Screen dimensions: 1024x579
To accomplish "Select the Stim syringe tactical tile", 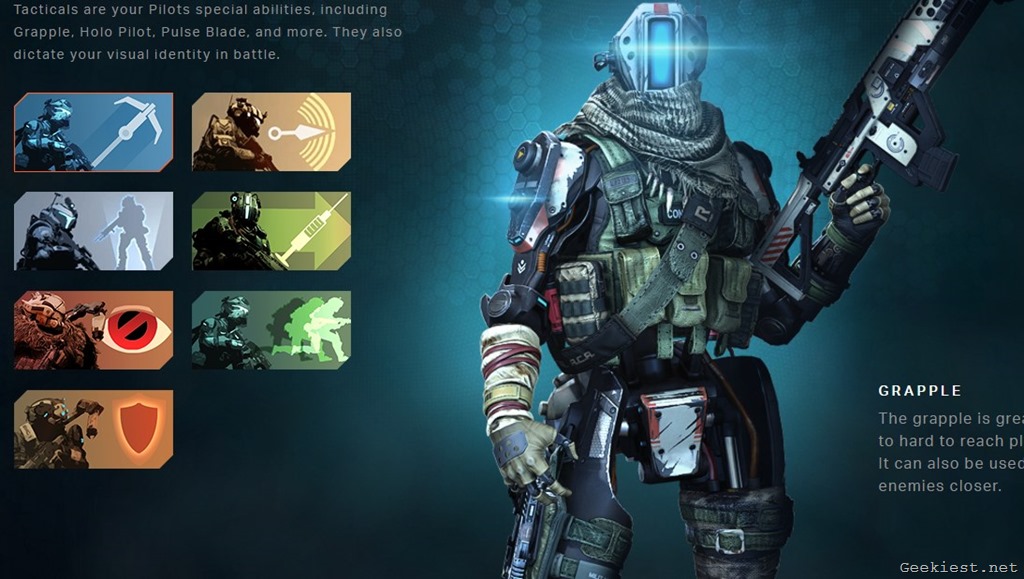I will [x=271, y=231].
